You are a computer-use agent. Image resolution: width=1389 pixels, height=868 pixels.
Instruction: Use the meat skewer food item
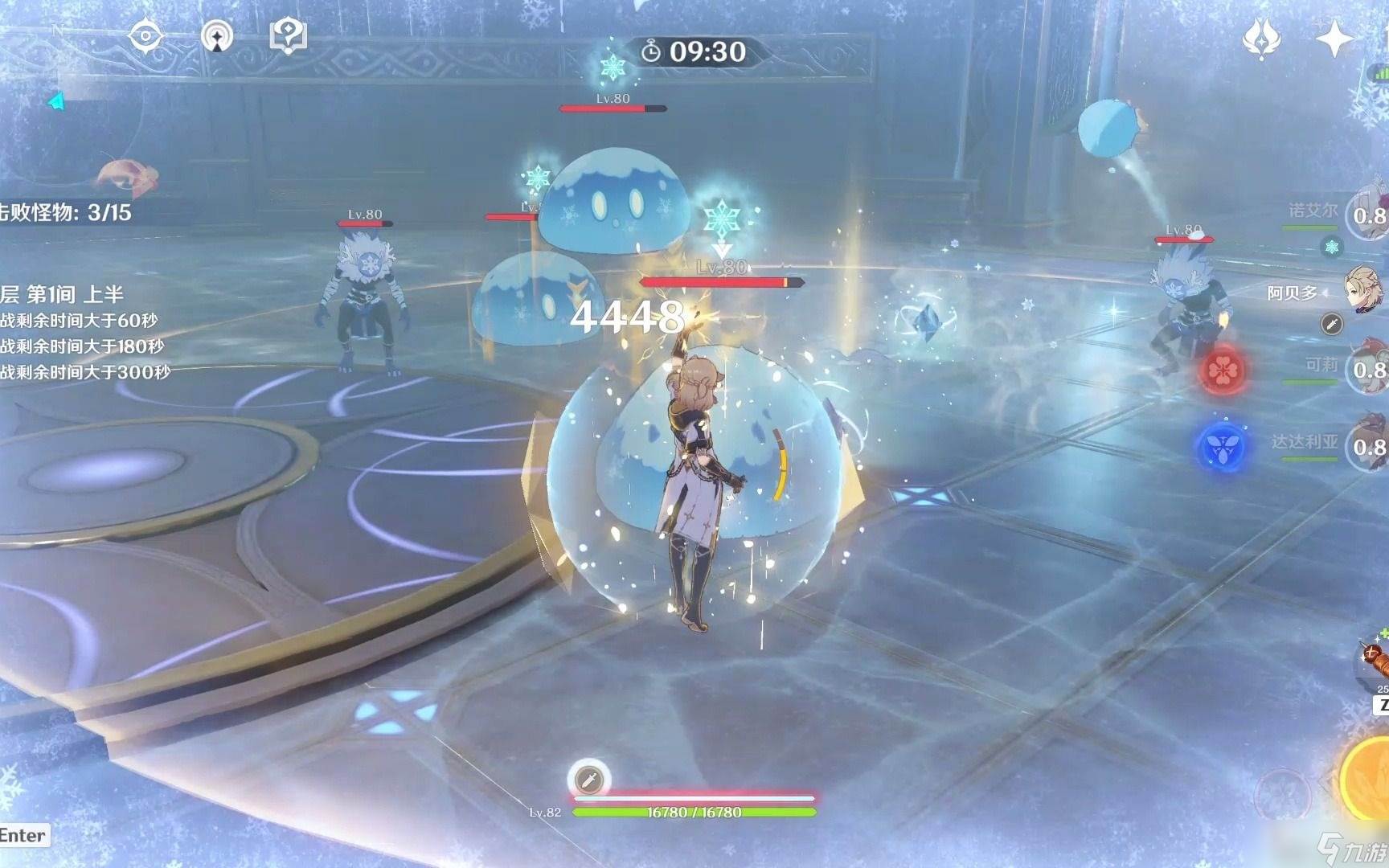pos(1373,661)
